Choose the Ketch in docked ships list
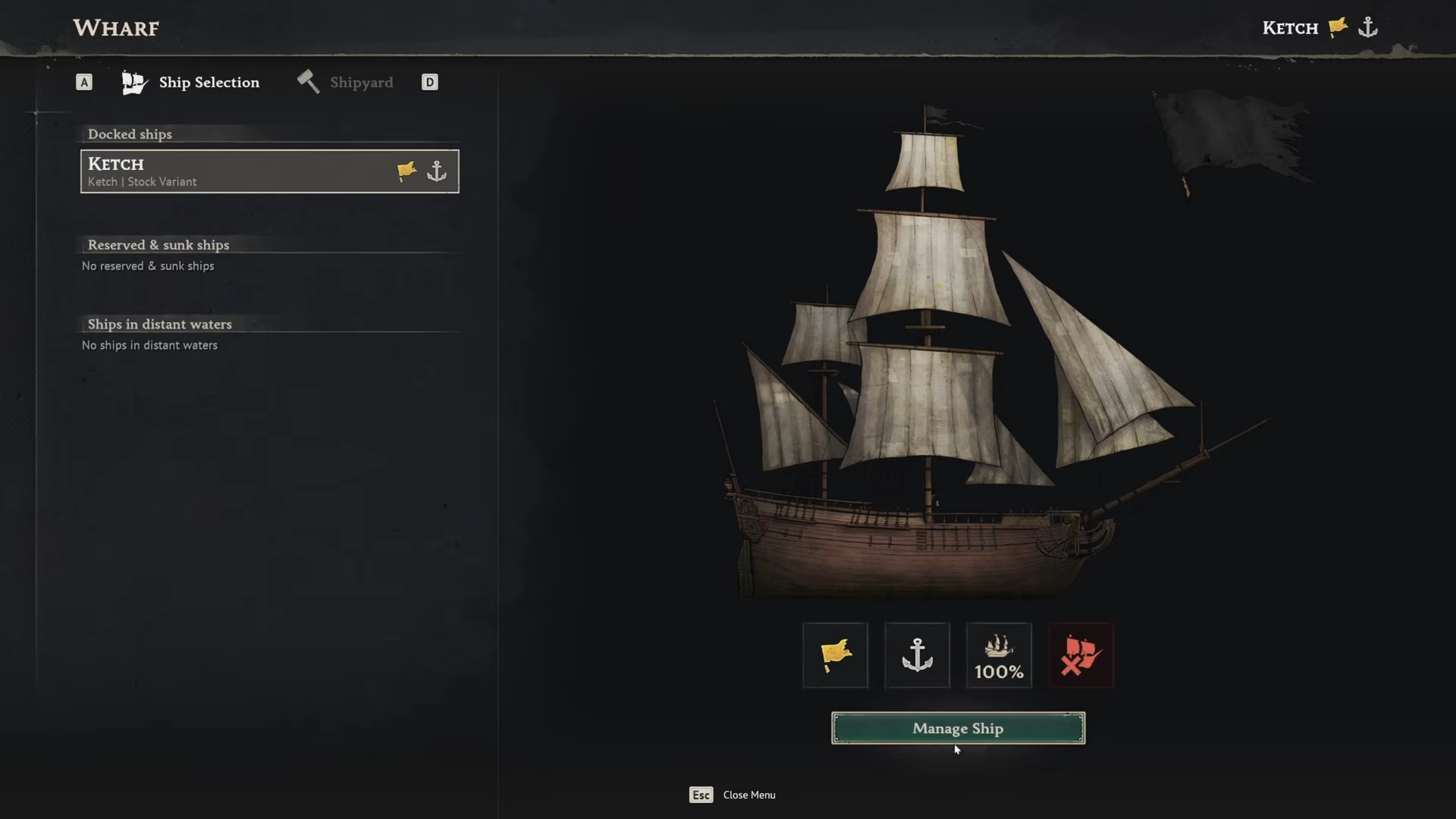Image resolution: width=1456 pixels, height=819 pixels. pyautogui.click(x=269, y=171)
